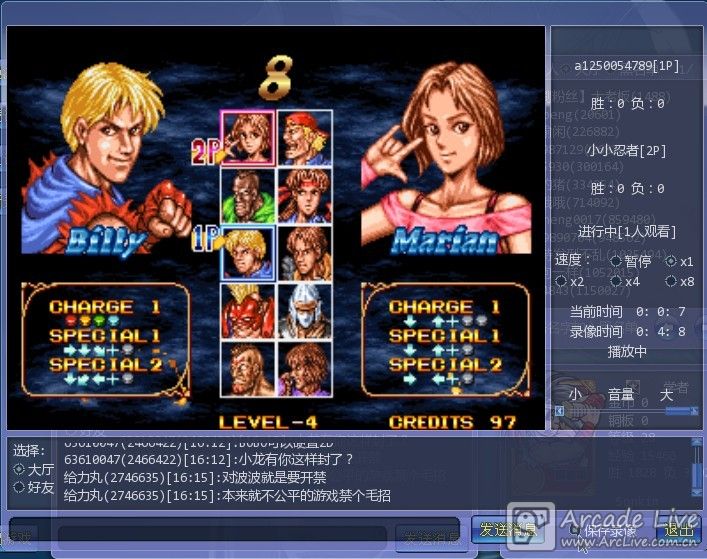Set replay speed to x1
The height and width of the screenshot is (559, 707).
coord(672,261)
